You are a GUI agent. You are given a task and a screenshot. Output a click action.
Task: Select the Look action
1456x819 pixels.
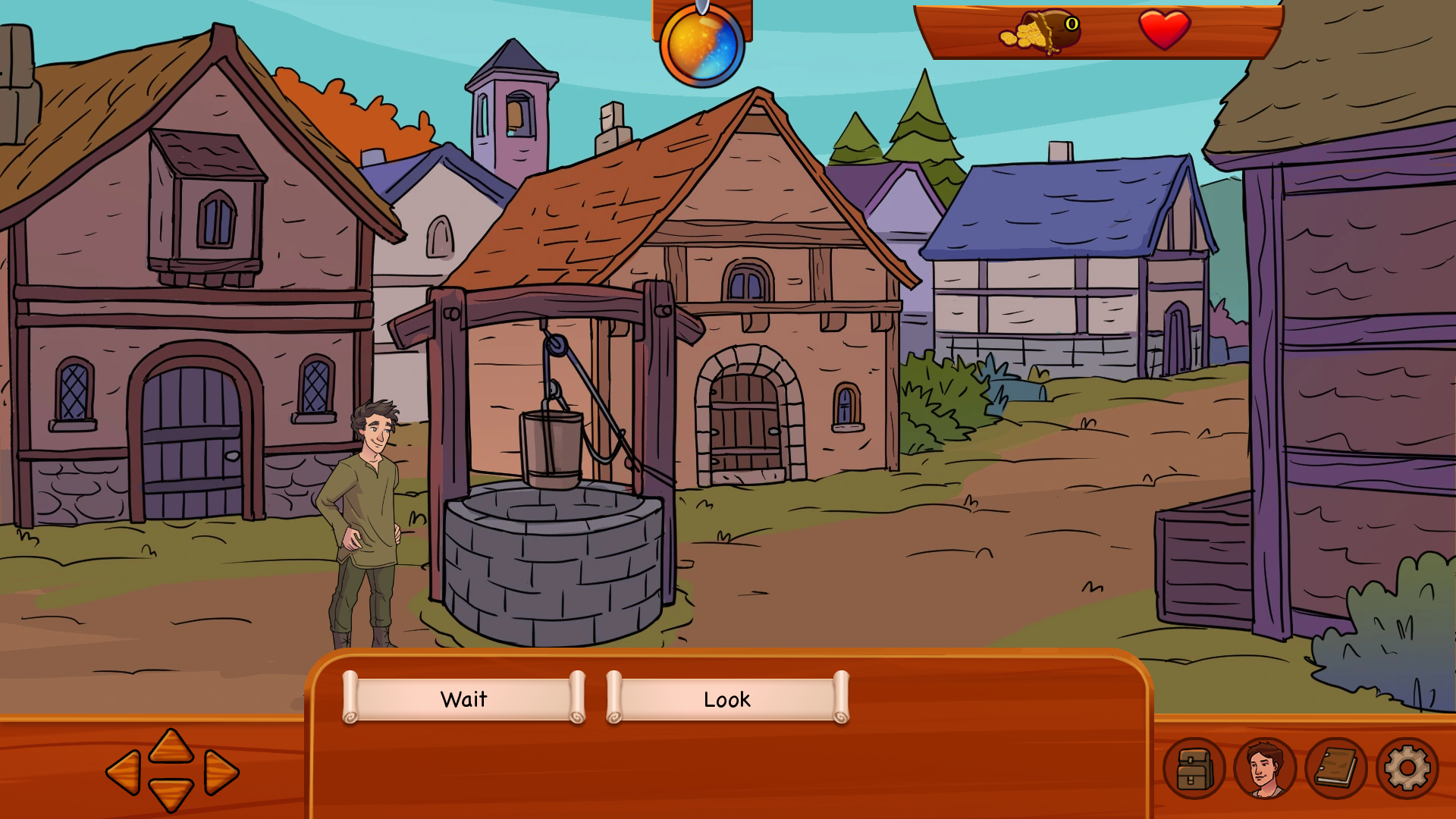coord(727,698)
